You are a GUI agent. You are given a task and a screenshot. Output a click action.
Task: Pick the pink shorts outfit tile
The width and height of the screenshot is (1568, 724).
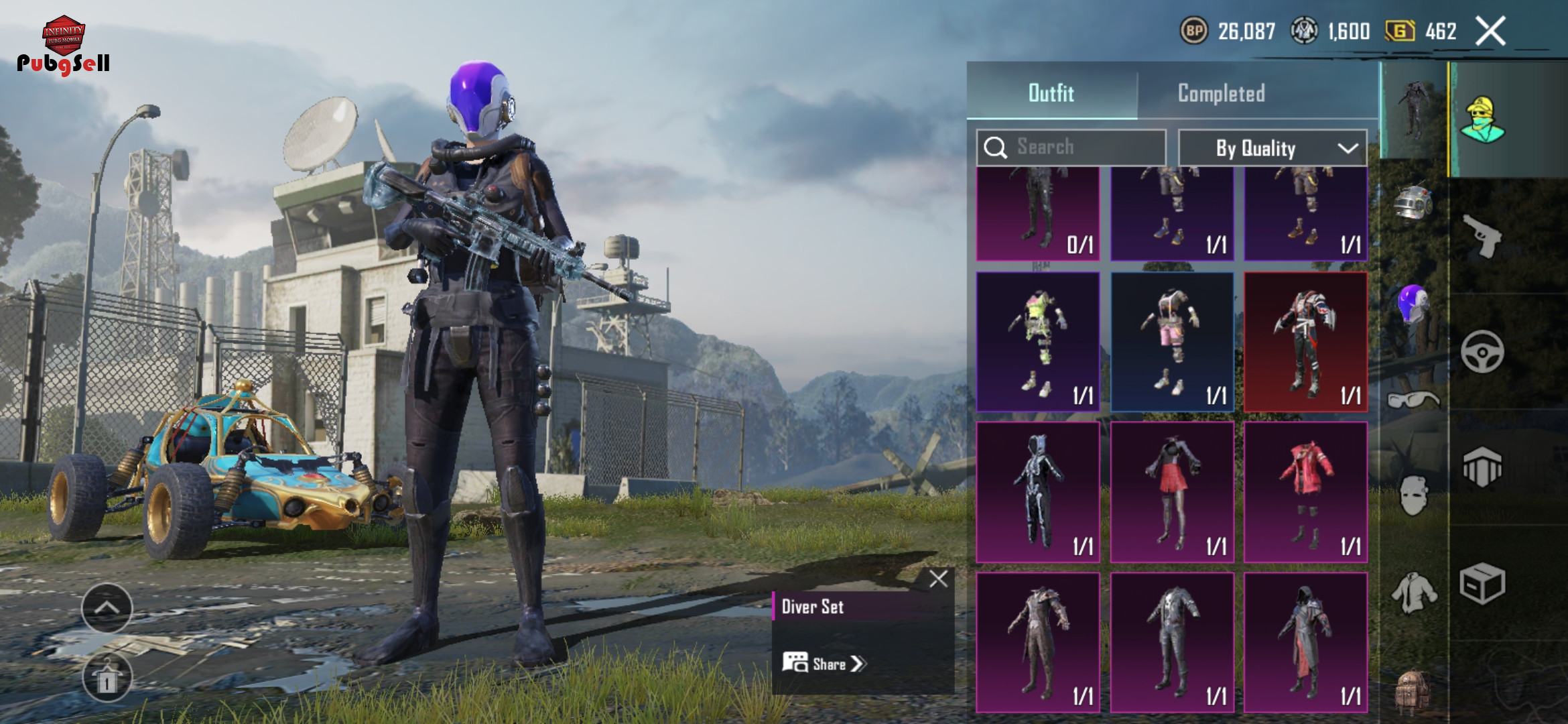1172,342
